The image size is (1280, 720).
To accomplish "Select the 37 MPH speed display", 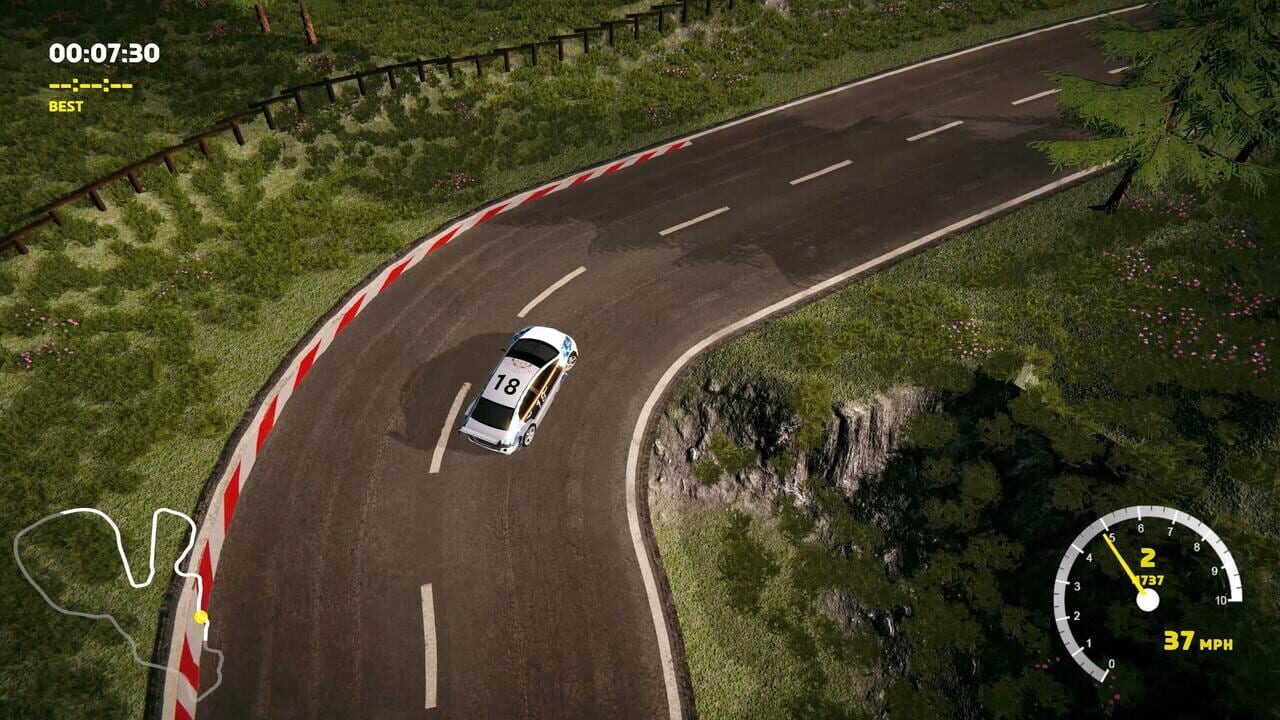I will tap(1197, 642).
